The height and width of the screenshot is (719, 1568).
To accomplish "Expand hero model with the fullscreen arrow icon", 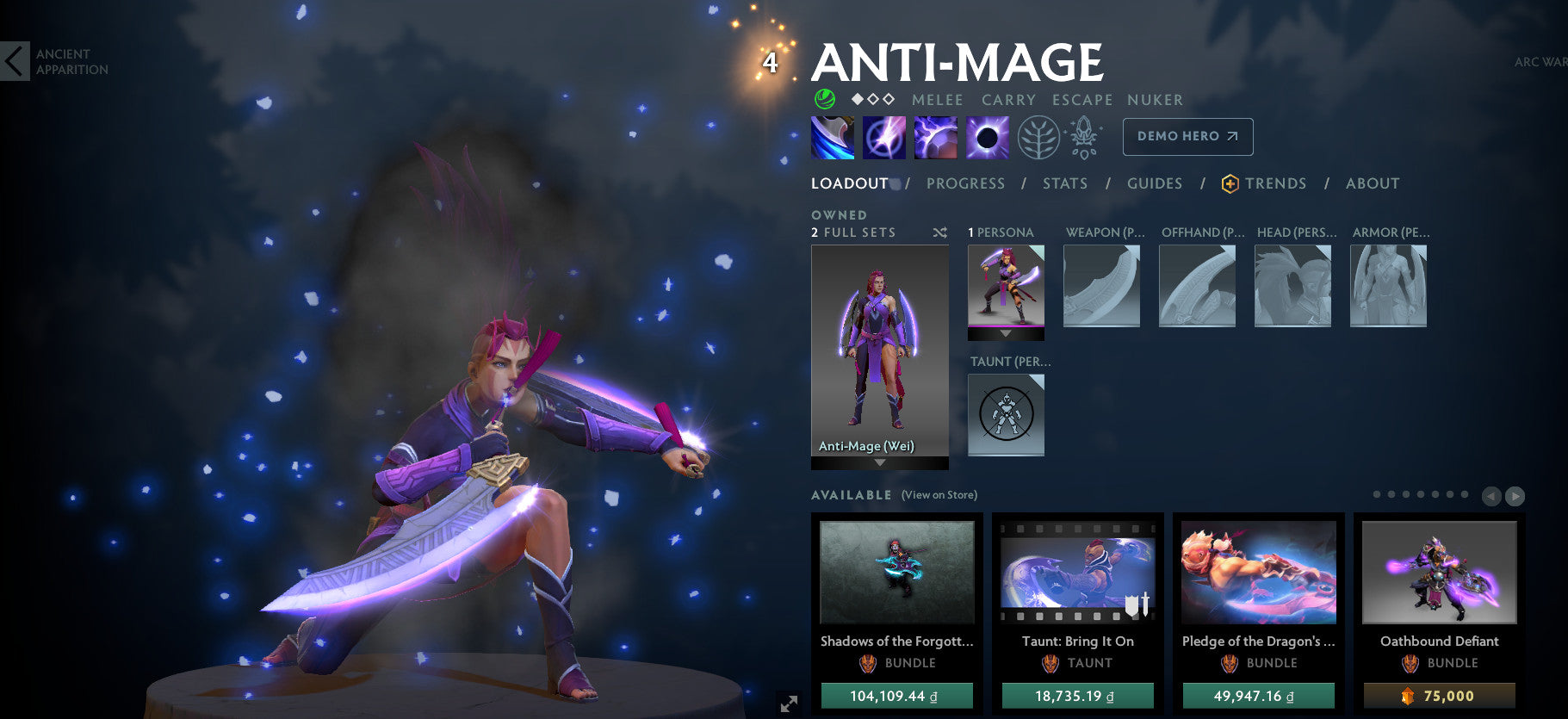I will click(787, 704).
